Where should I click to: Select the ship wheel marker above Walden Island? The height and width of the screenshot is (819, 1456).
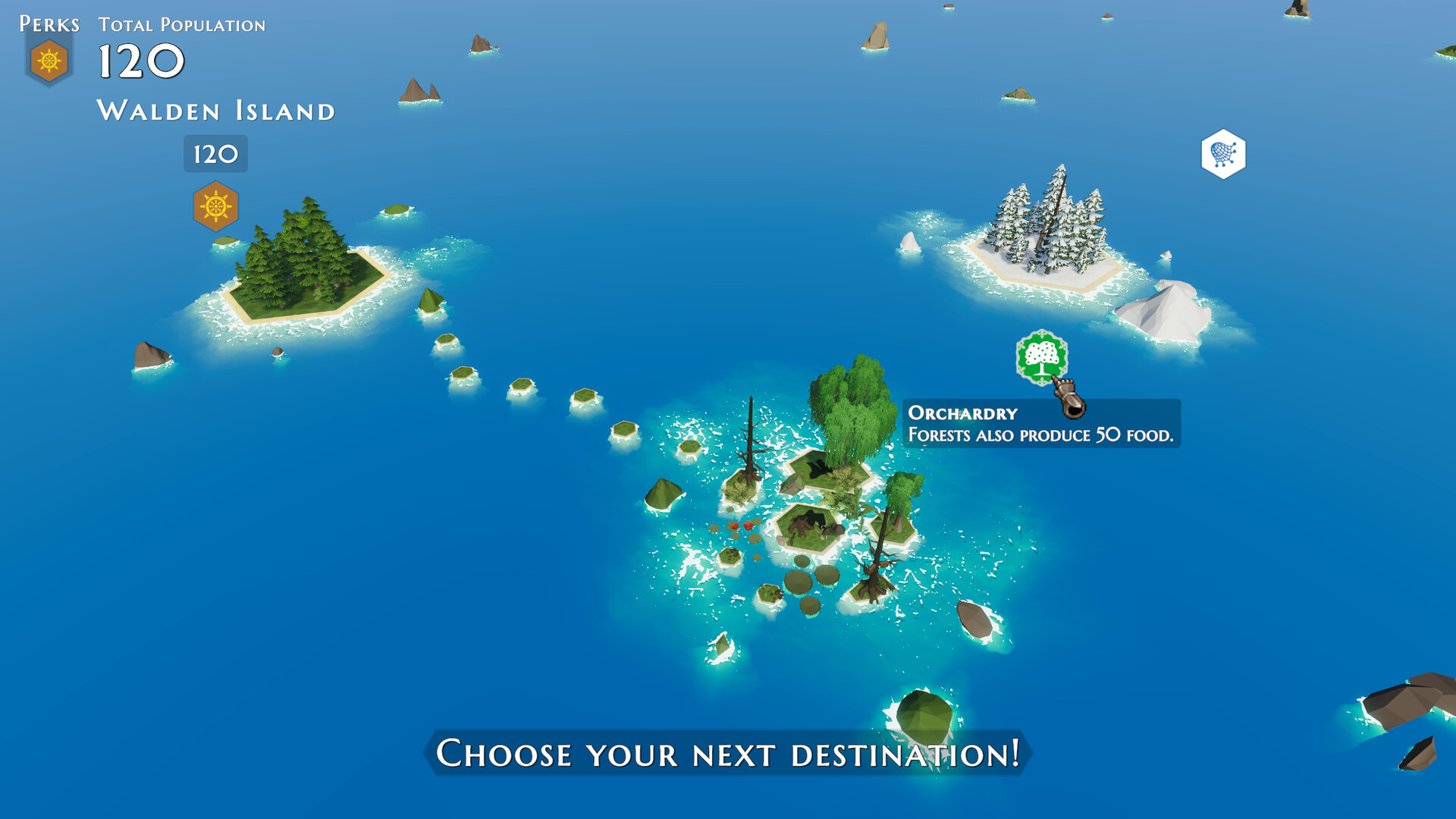[215, 206]
